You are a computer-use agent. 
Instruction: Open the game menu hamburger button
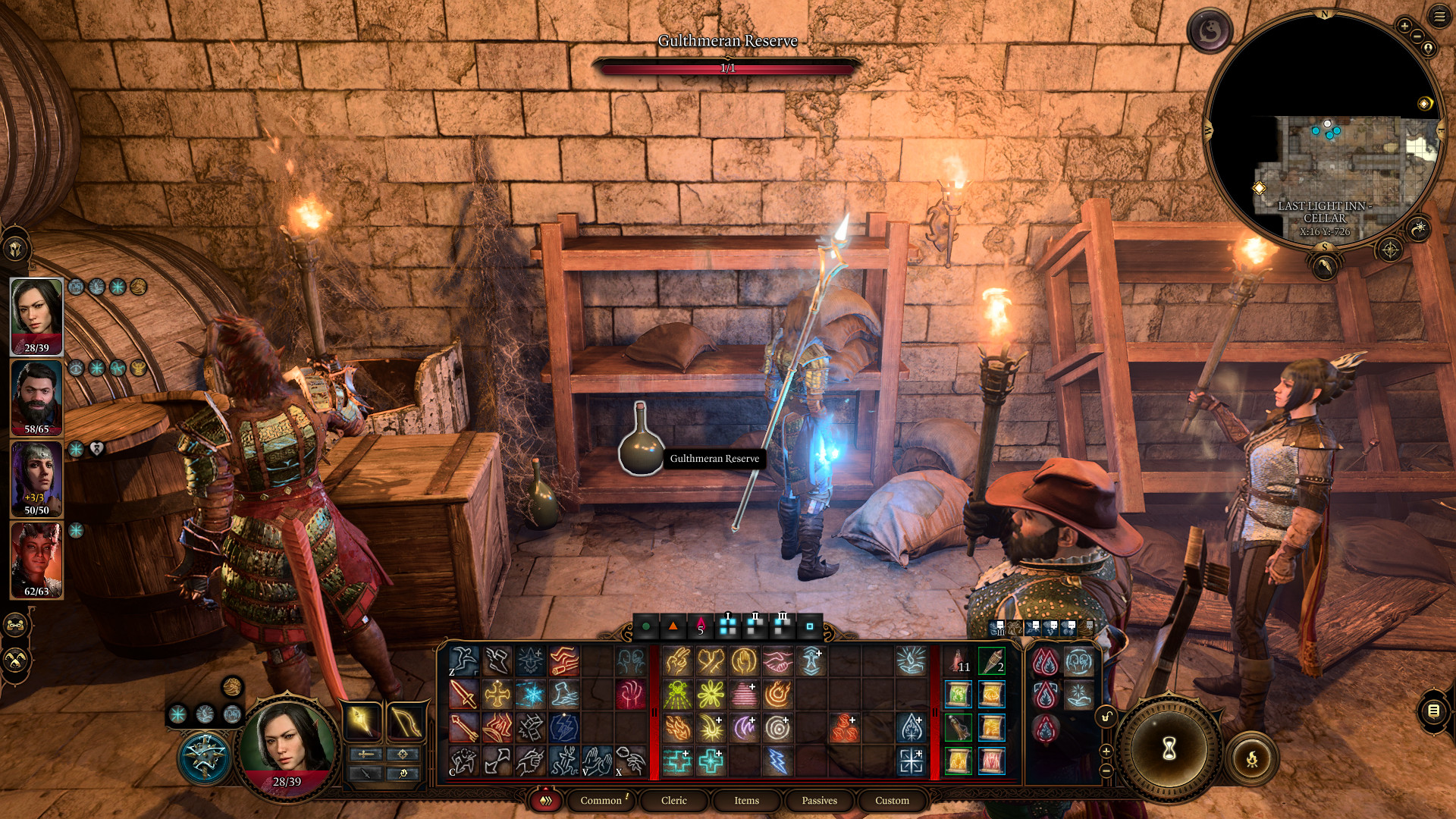(1439, 16)
